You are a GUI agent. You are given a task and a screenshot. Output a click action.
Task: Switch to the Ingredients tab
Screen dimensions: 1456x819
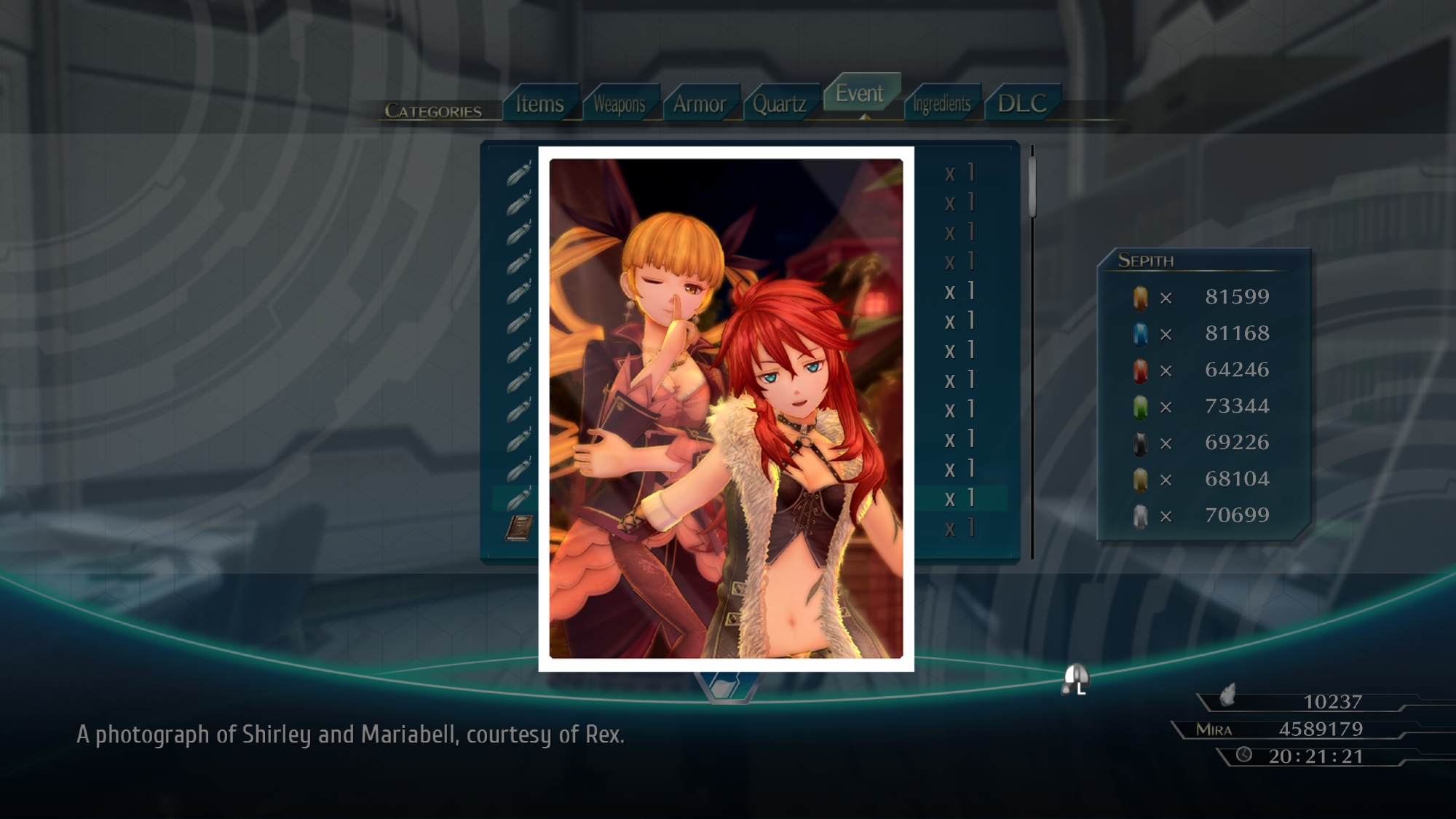coord(941,104)
